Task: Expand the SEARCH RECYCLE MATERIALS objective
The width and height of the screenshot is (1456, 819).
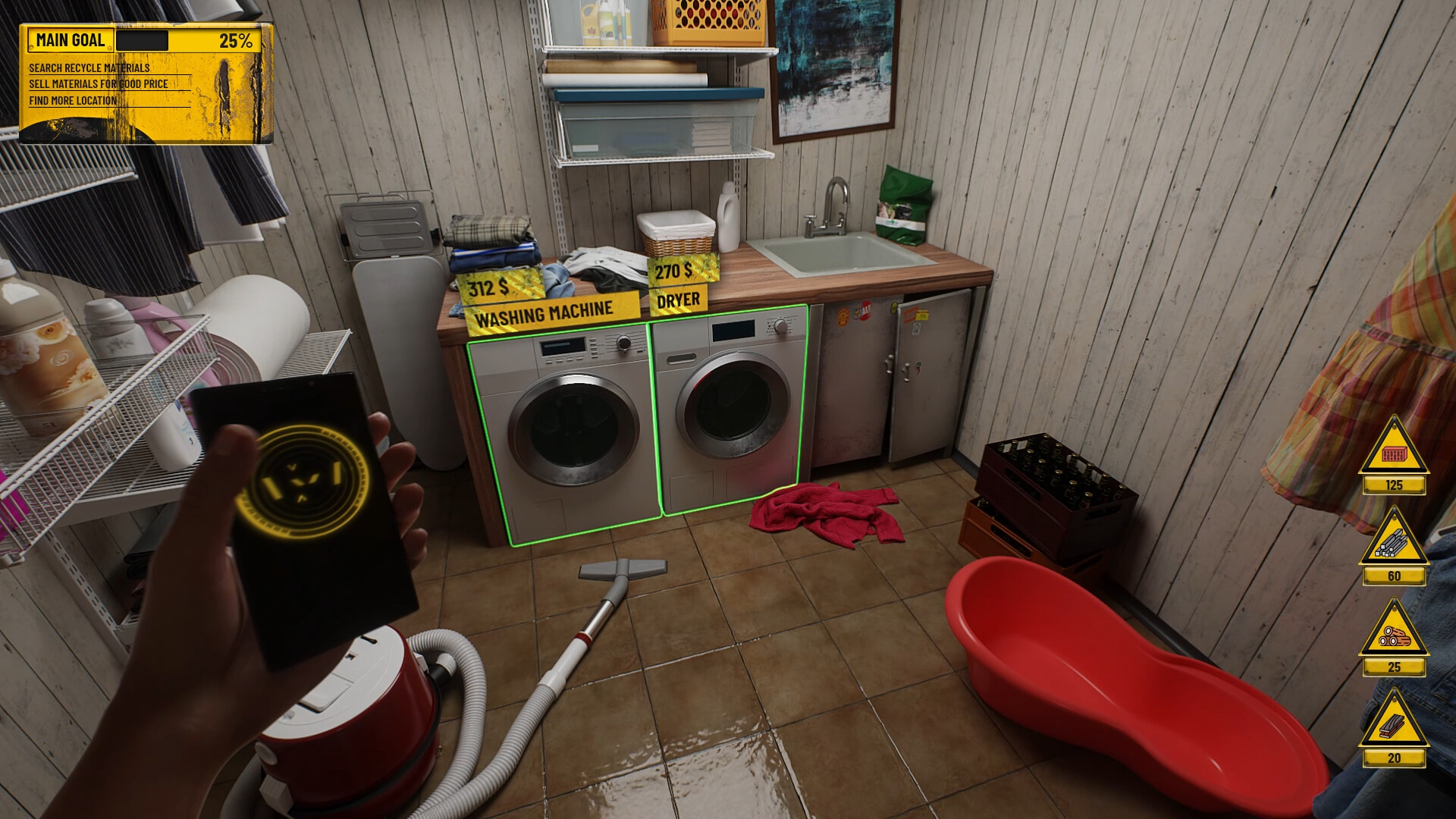Action: pos(91,67)
